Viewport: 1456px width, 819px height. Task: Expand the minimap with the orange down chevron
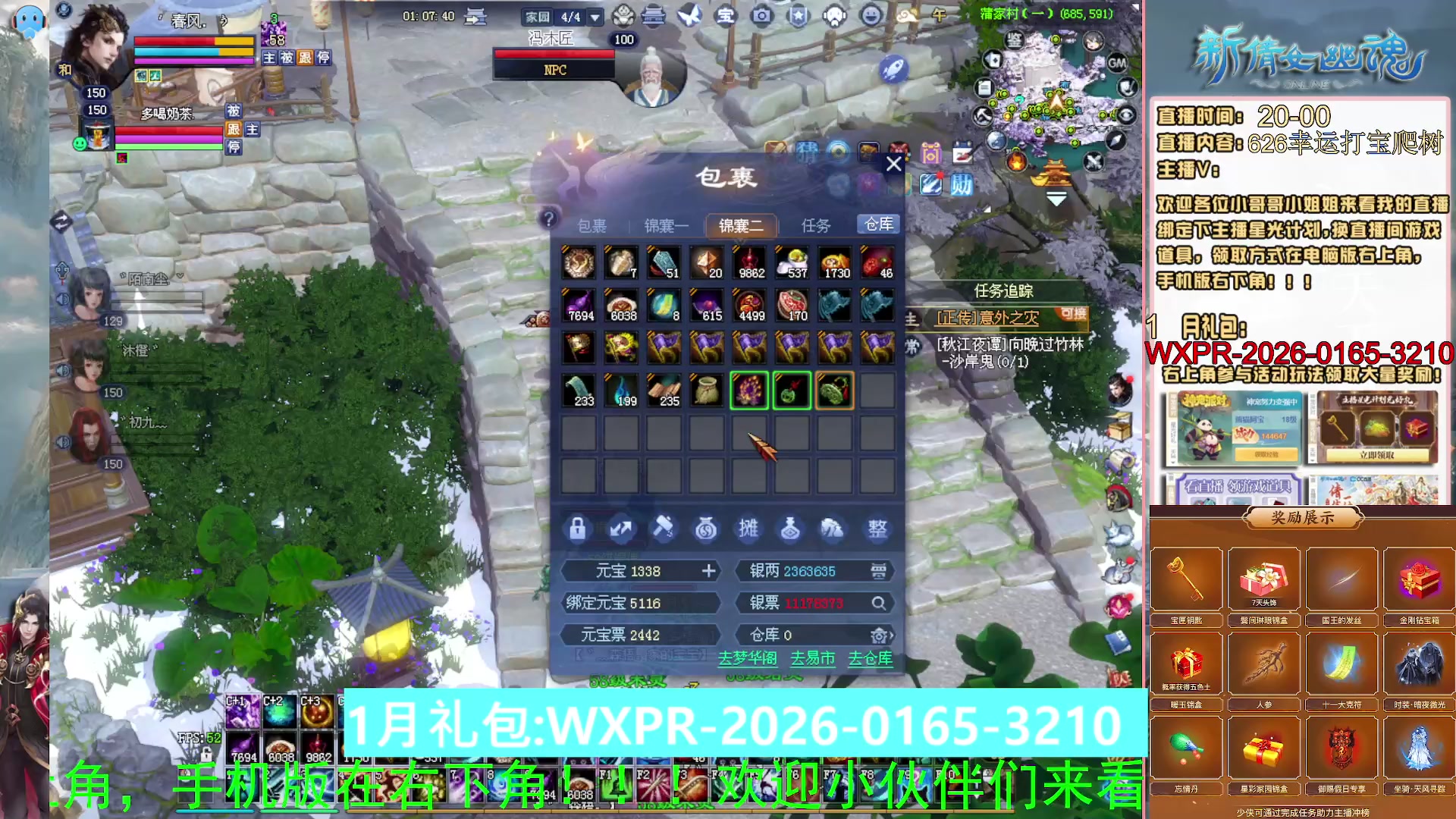1055,197
